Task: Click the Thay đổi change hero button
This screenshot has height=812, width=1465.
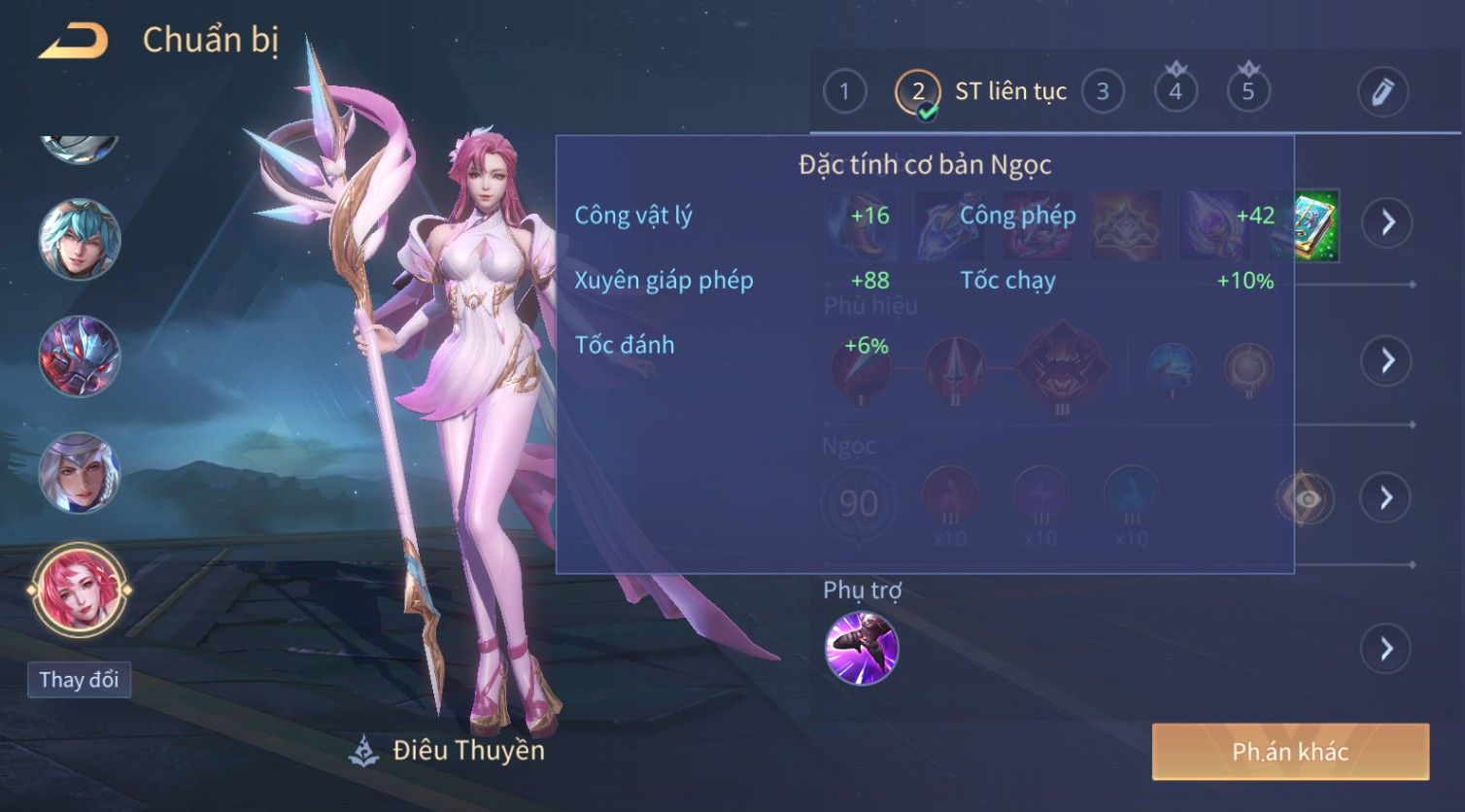Action: [79, 679]
